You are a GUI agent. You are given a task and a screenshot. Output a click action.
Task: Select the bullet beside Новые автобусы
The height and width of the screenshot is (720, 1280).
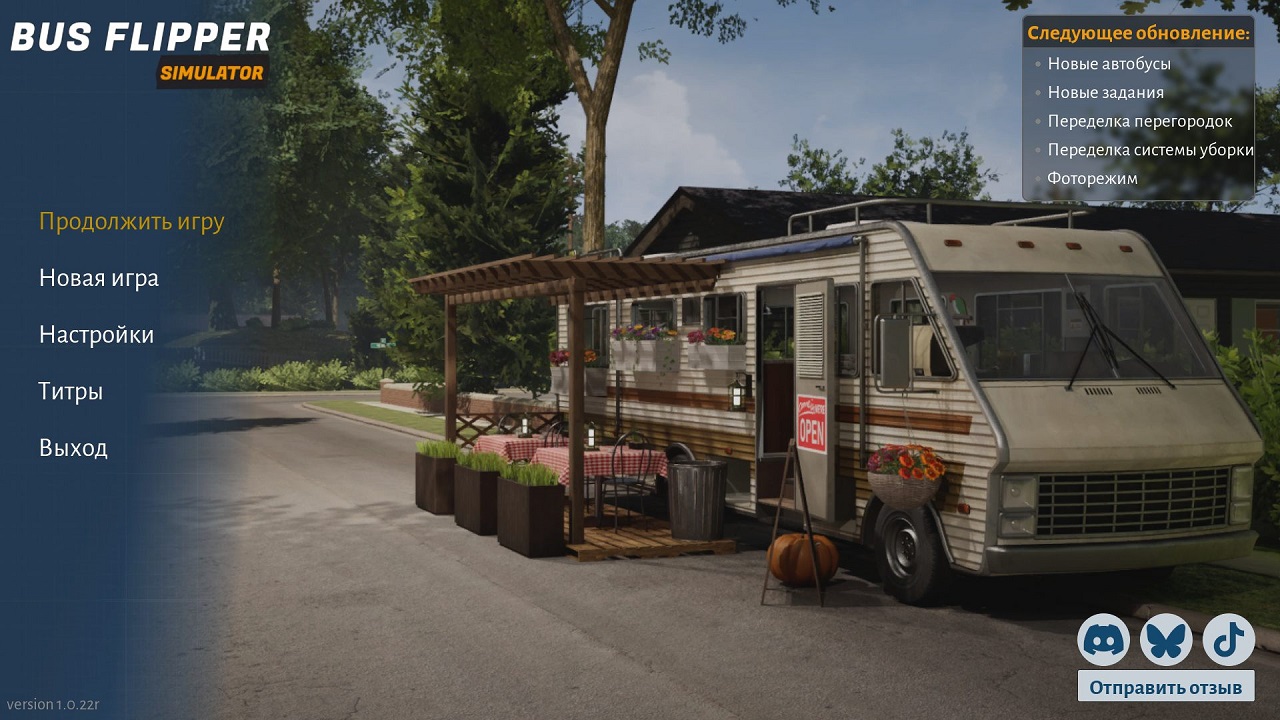point(1036,63)
